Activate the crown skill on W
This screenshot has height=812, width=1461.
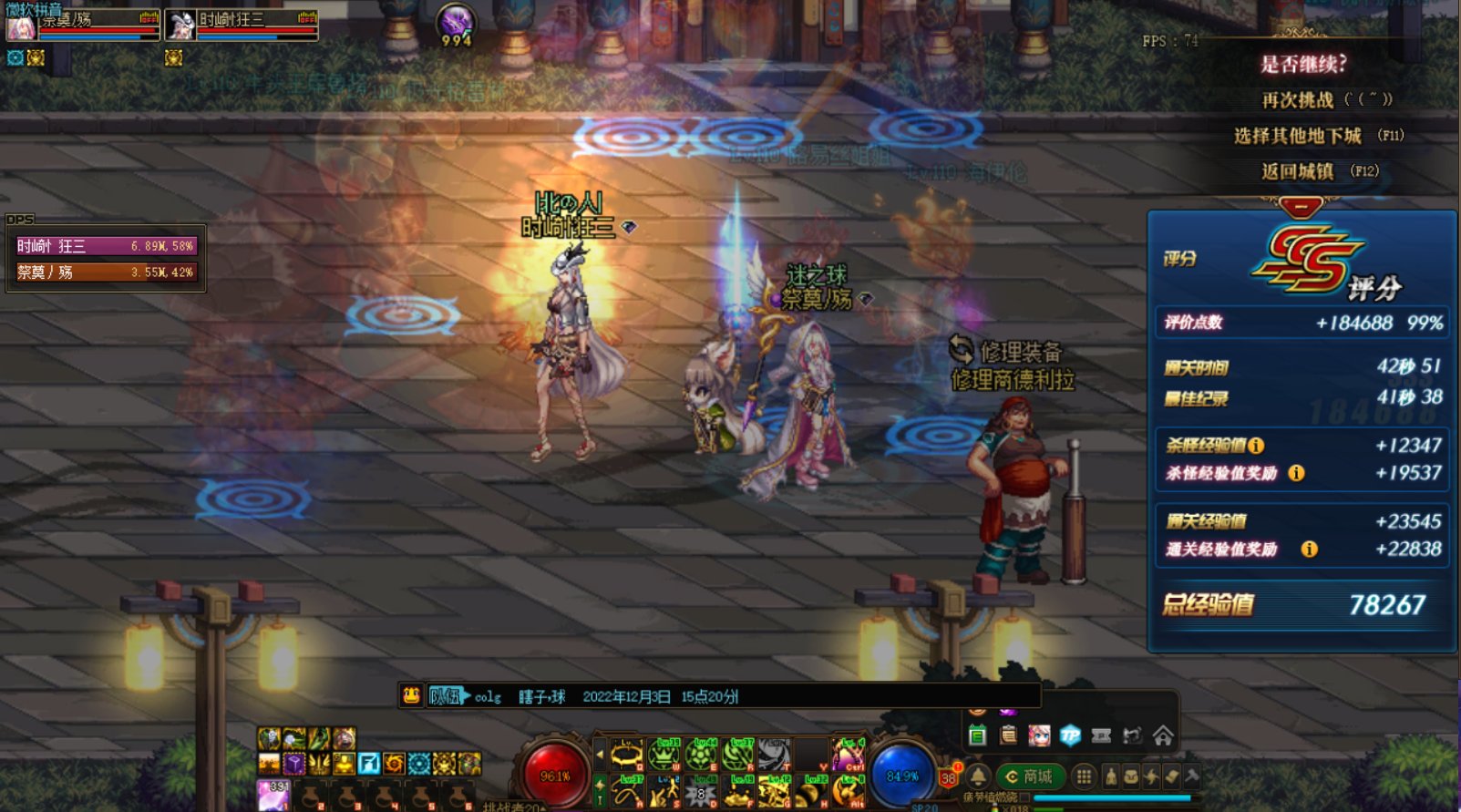[x=664, y=755]
